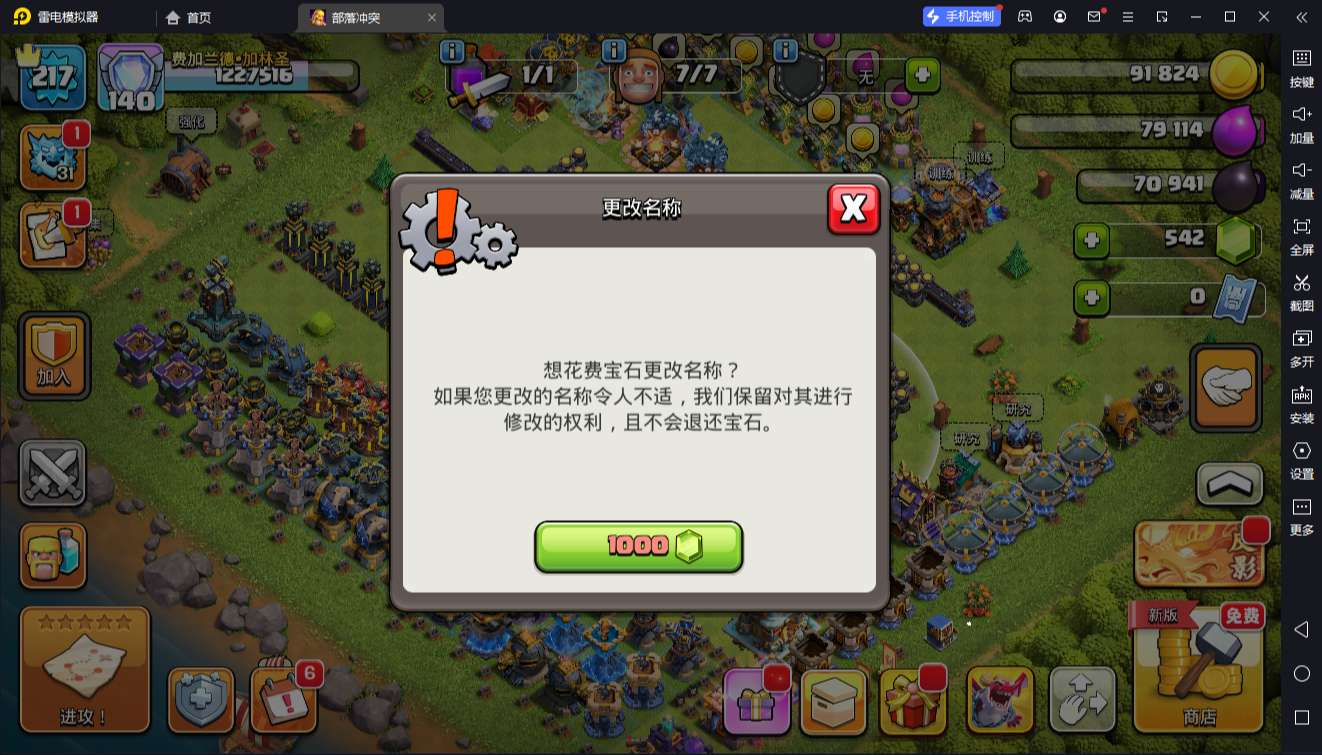This screenshot has width=1322, height=755.
Task: Open the join clan 加入 shield
Action: point(53,356)
